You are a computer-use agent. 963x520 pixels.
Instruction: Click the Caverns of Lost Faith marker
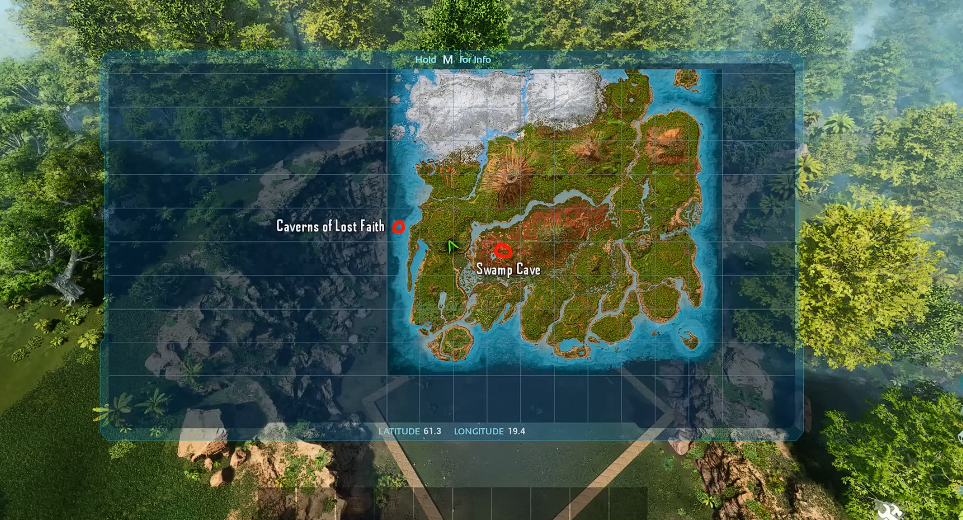click(x=398, y=227)
